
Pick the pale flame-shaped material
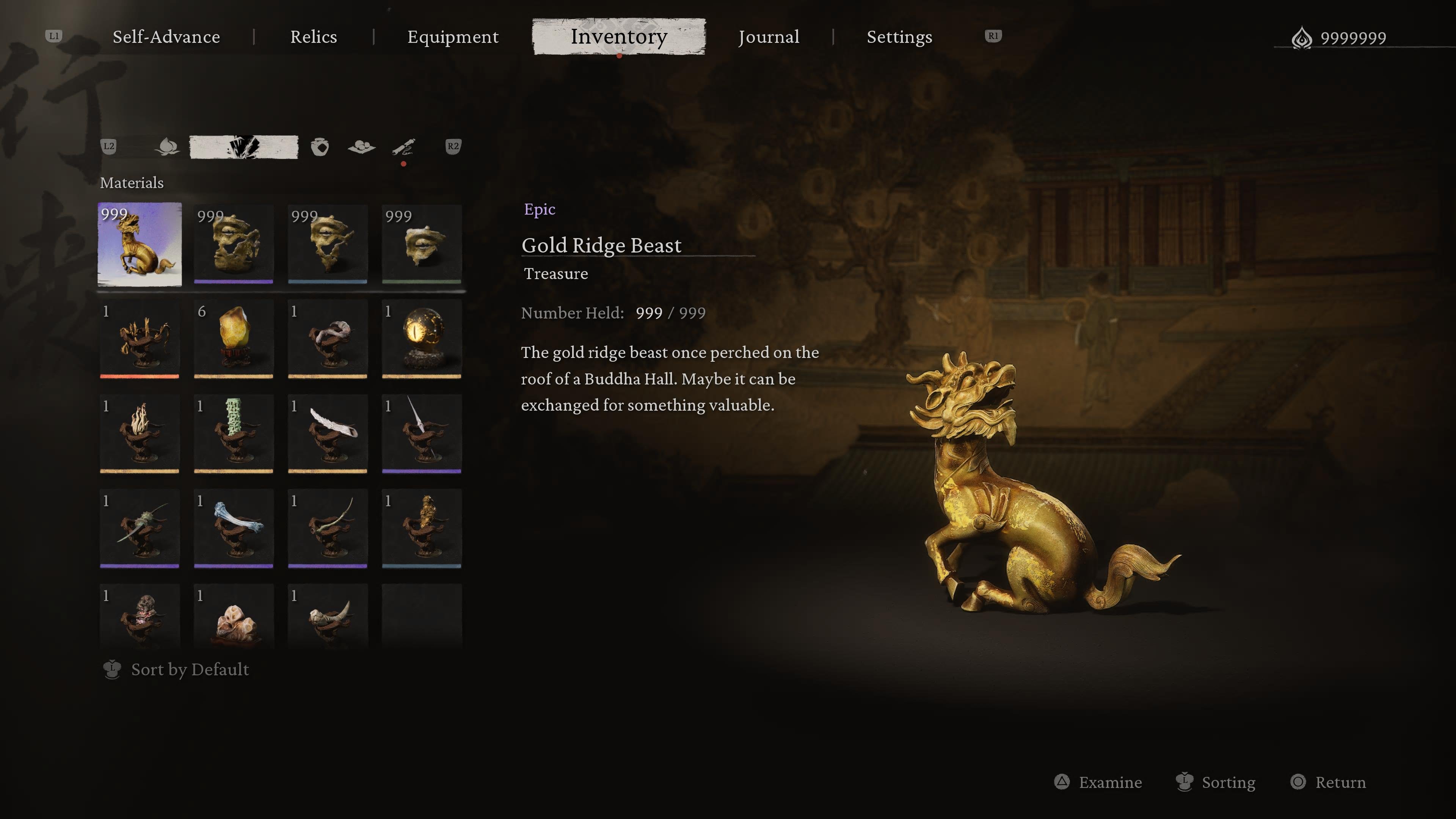[x=140, y=433]
